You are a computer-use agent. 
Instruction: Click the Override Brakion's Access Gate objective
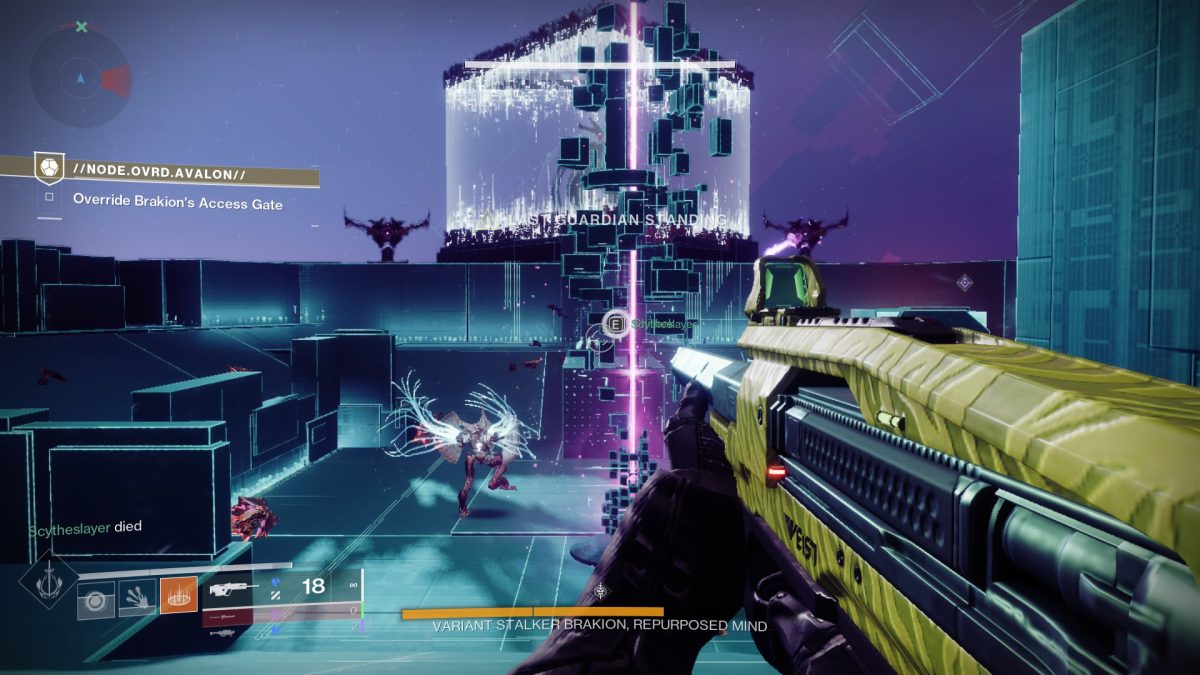click(x=177, y=203)
